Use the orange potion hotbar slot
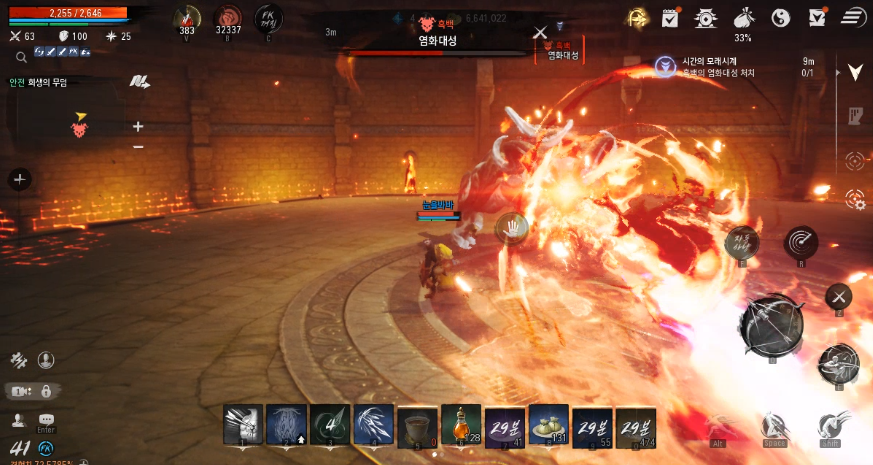The image size is (873, 465). (x=461, y=425)
